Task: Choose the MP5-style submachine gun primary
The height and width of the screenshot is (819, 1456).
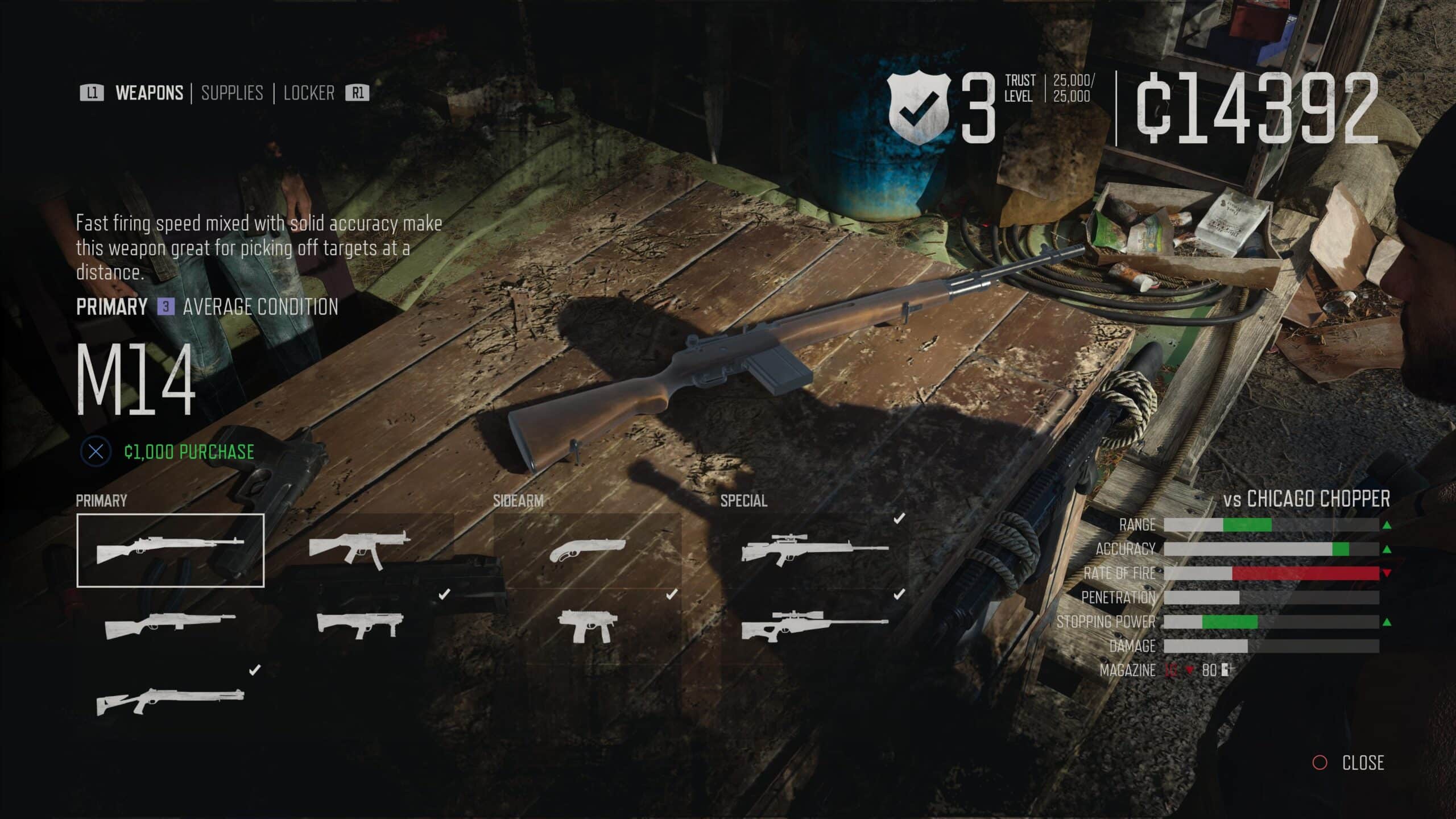Action: pos(359,549)
